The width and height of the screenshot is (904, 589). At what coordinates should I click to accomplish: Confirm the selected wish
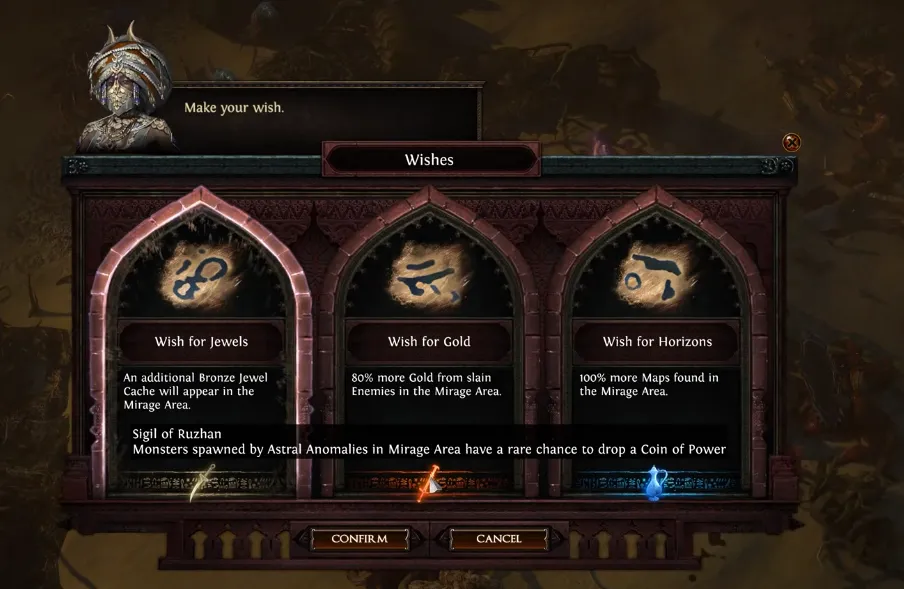359,539
